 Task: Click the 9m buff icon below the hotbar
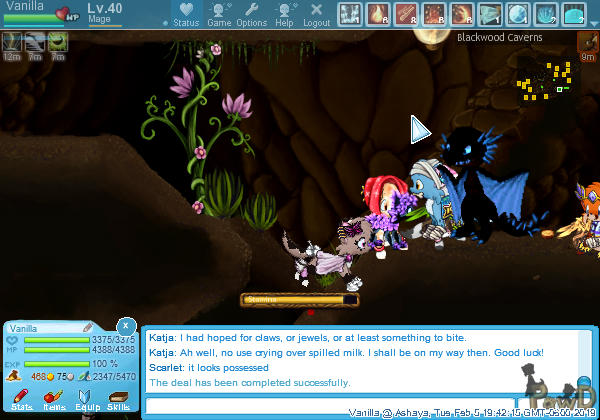pos(588,43)
